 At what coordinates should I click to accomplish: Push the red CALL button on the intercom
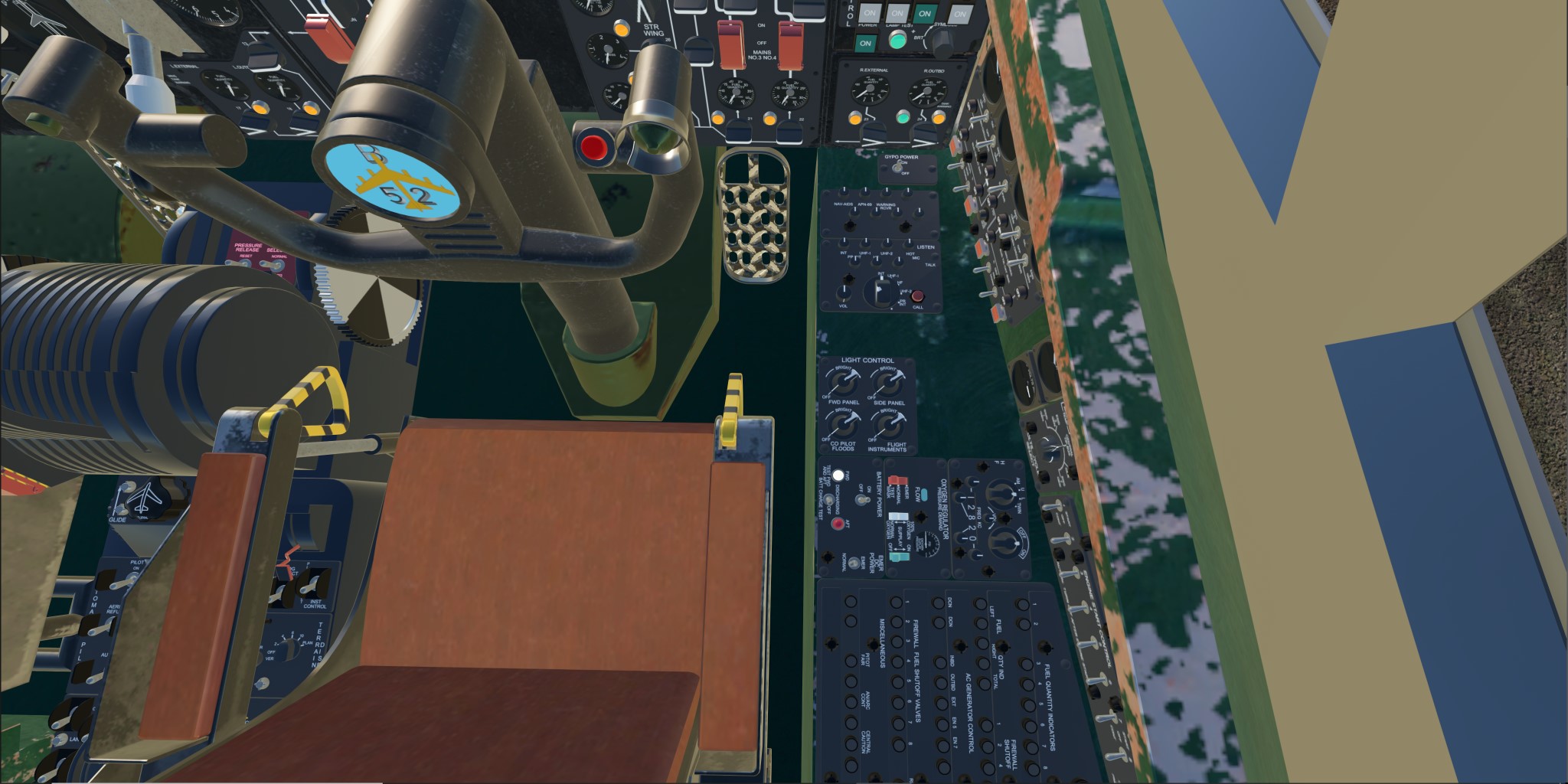tap(917, 297)
